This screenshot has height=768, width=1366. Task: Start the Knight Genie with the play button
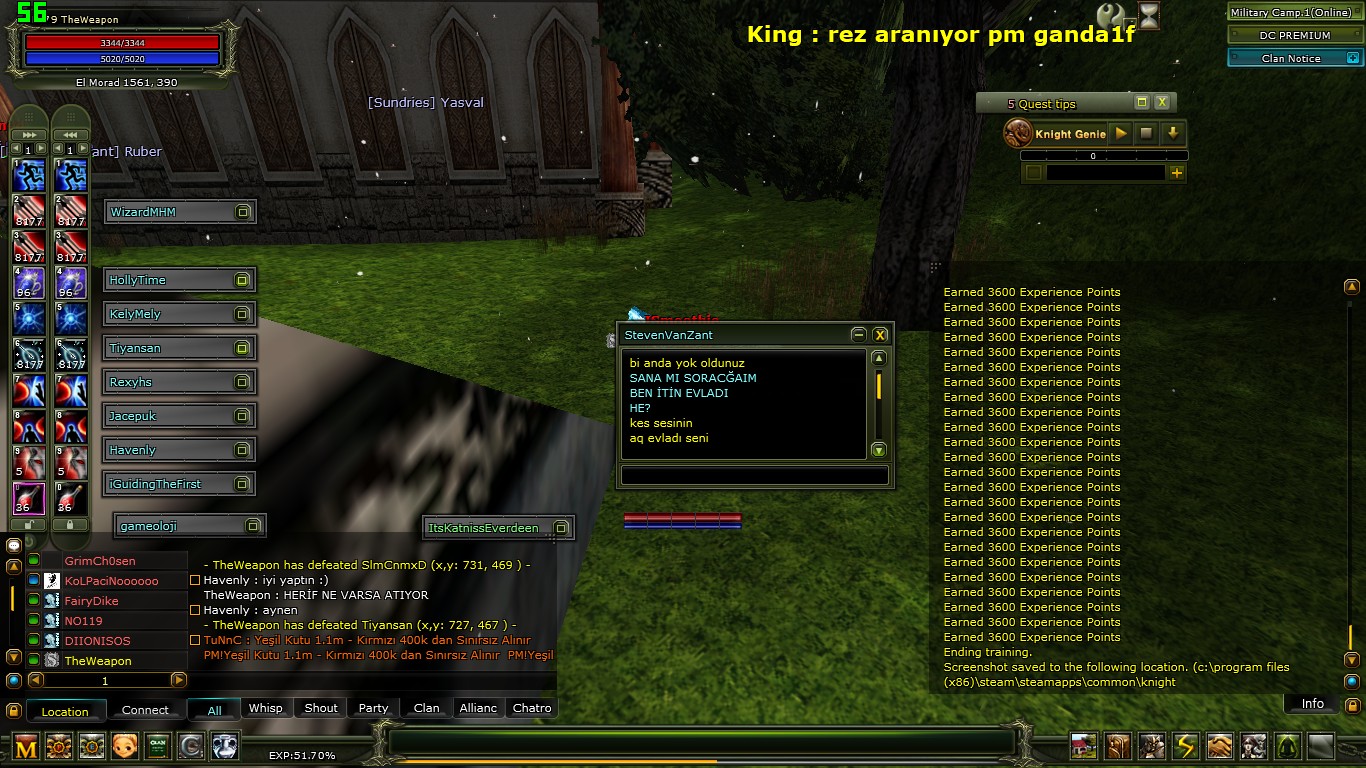(x=1121, y=133)
